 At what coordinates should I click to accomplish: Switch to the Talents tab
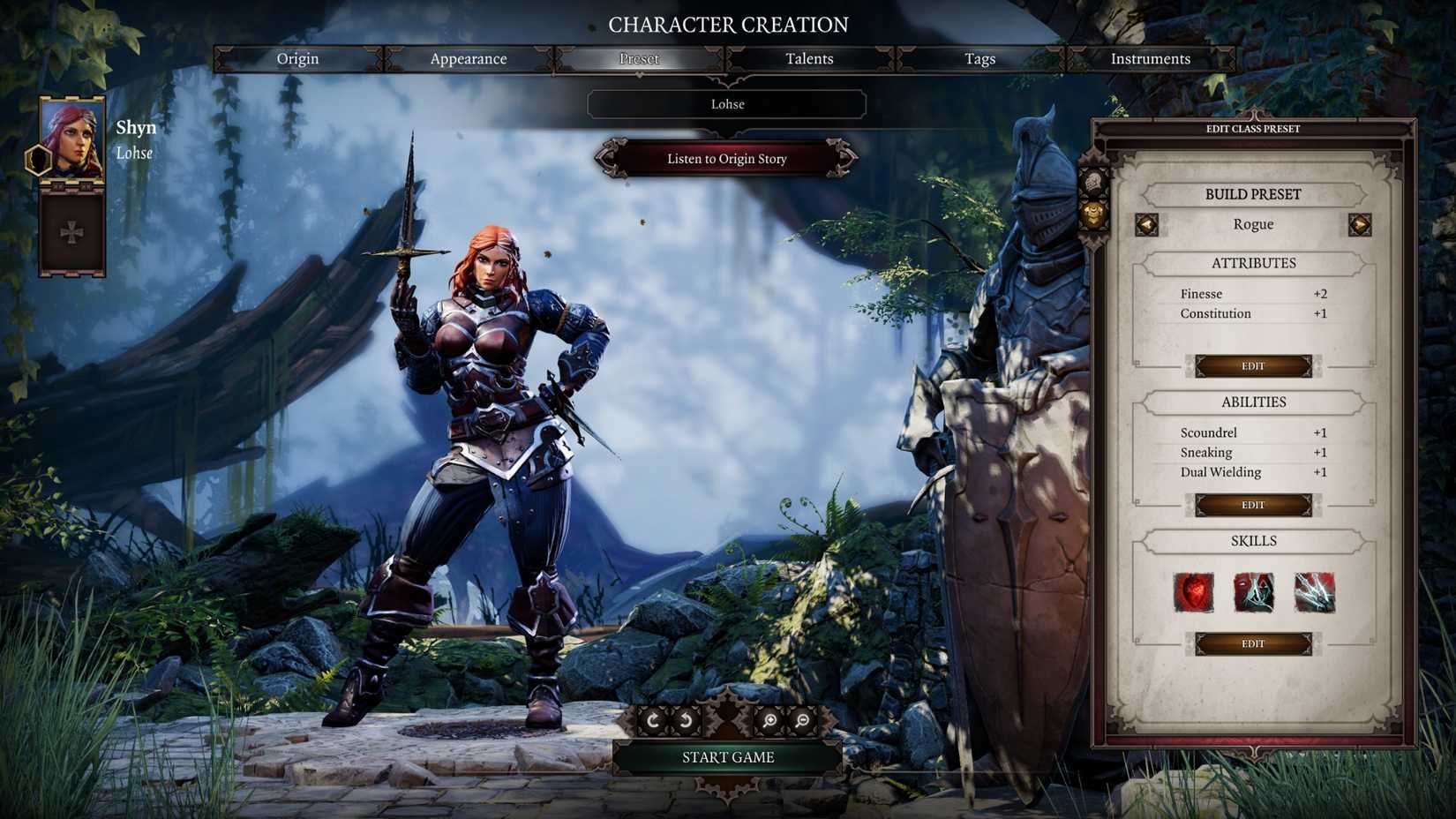coord(808,58)
